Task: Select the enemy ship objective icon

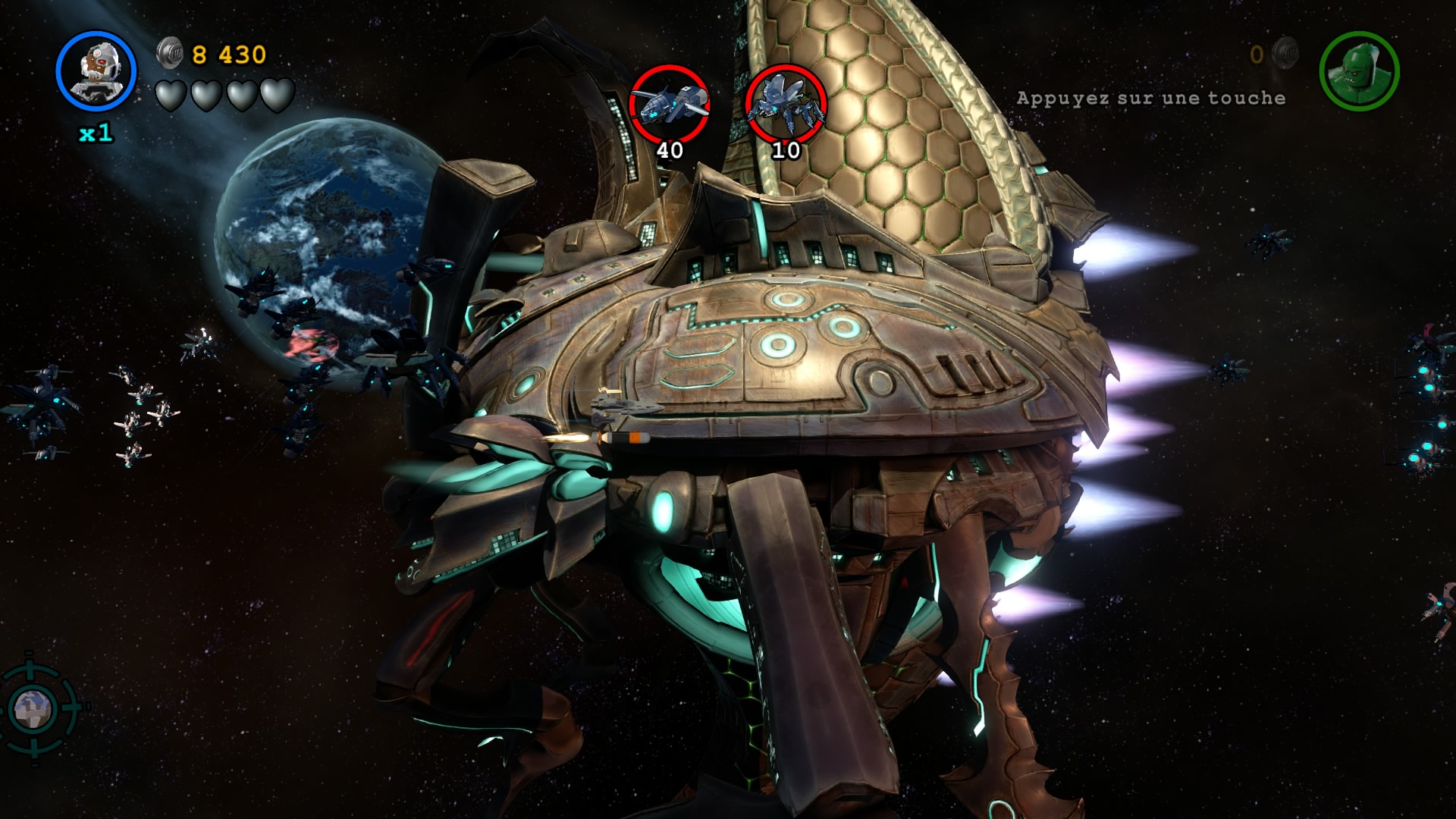Action: pos(670,104)
